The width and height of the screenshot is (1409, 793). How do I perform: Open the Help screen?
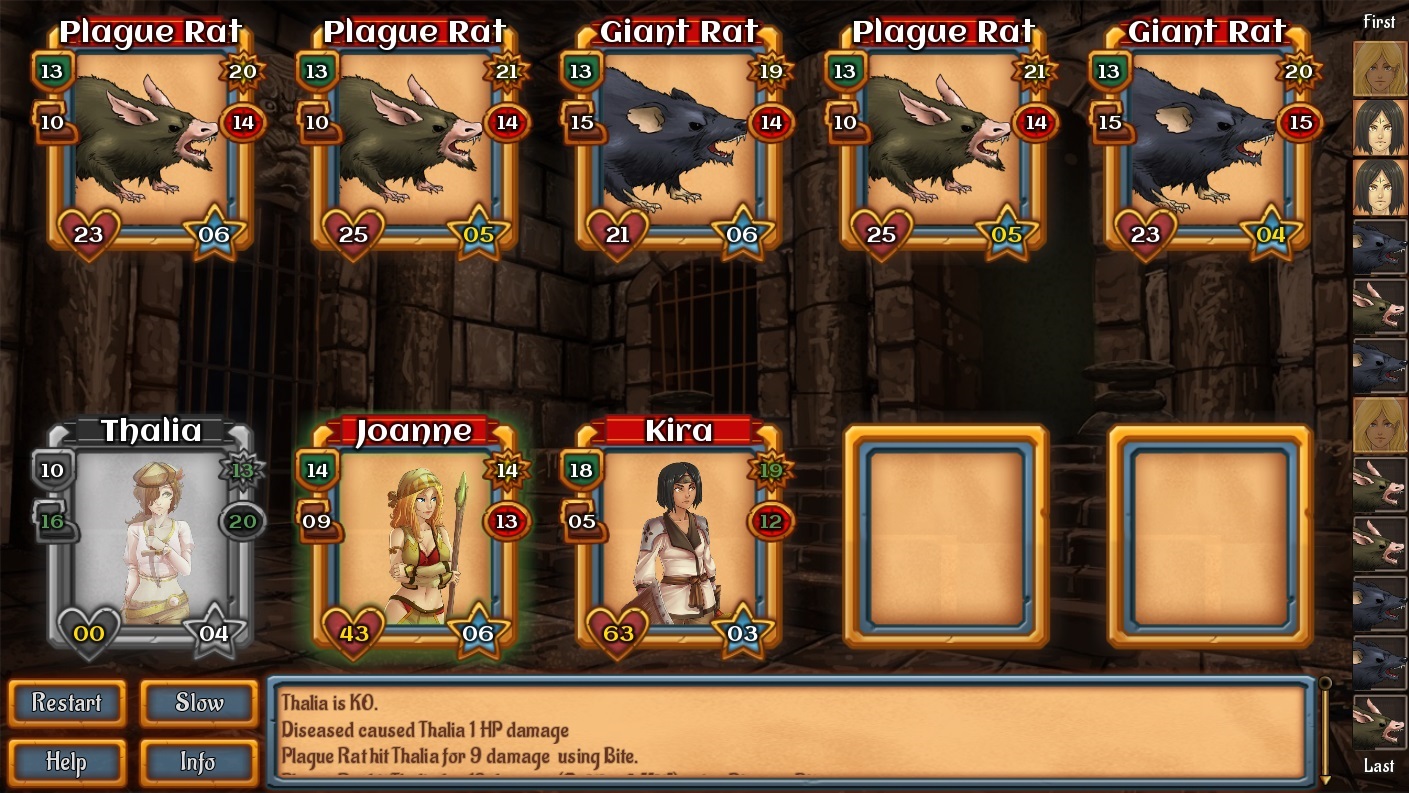click(67, 762)
